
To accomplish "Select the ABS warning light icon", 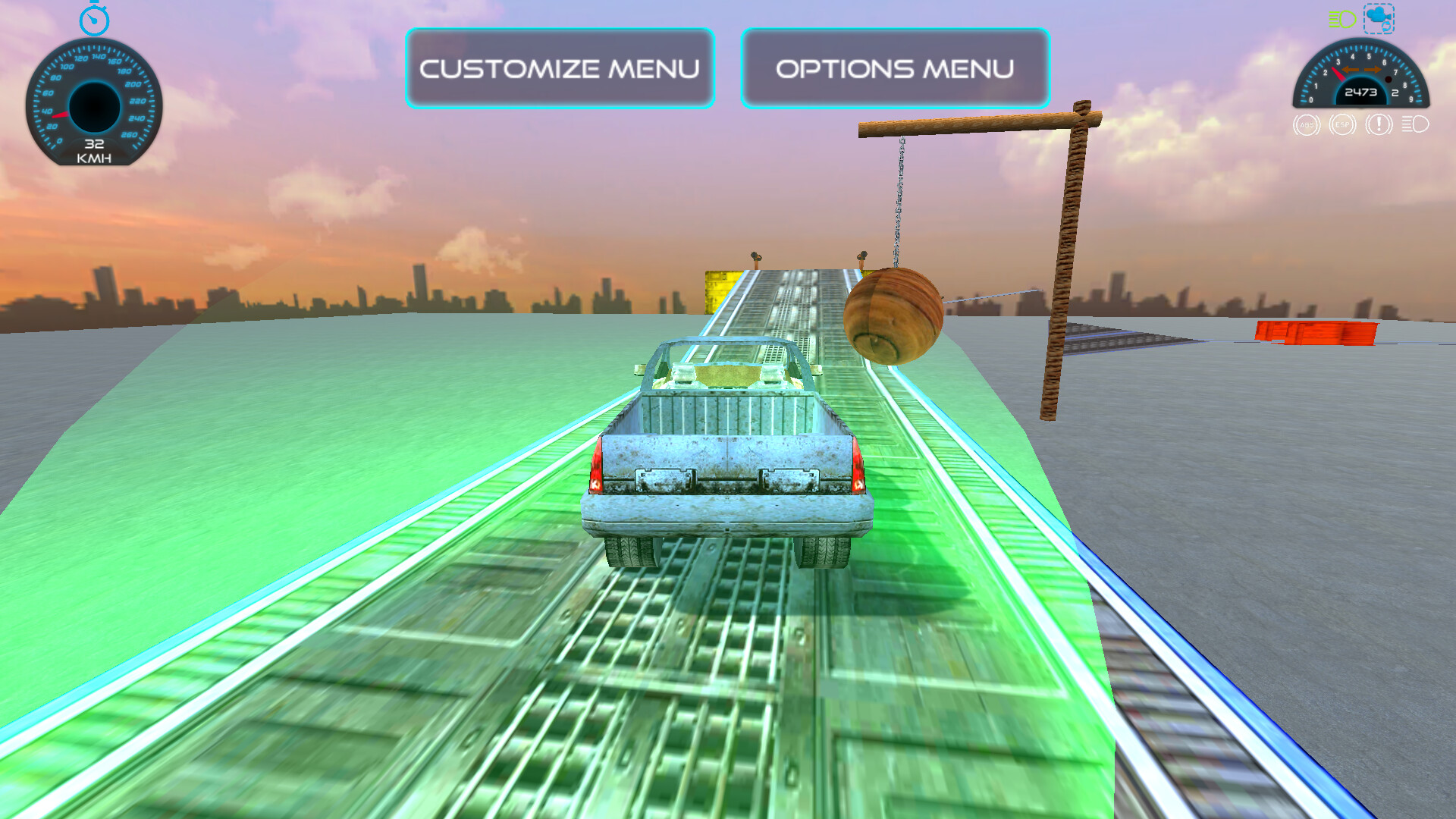I will (1306, 125).
